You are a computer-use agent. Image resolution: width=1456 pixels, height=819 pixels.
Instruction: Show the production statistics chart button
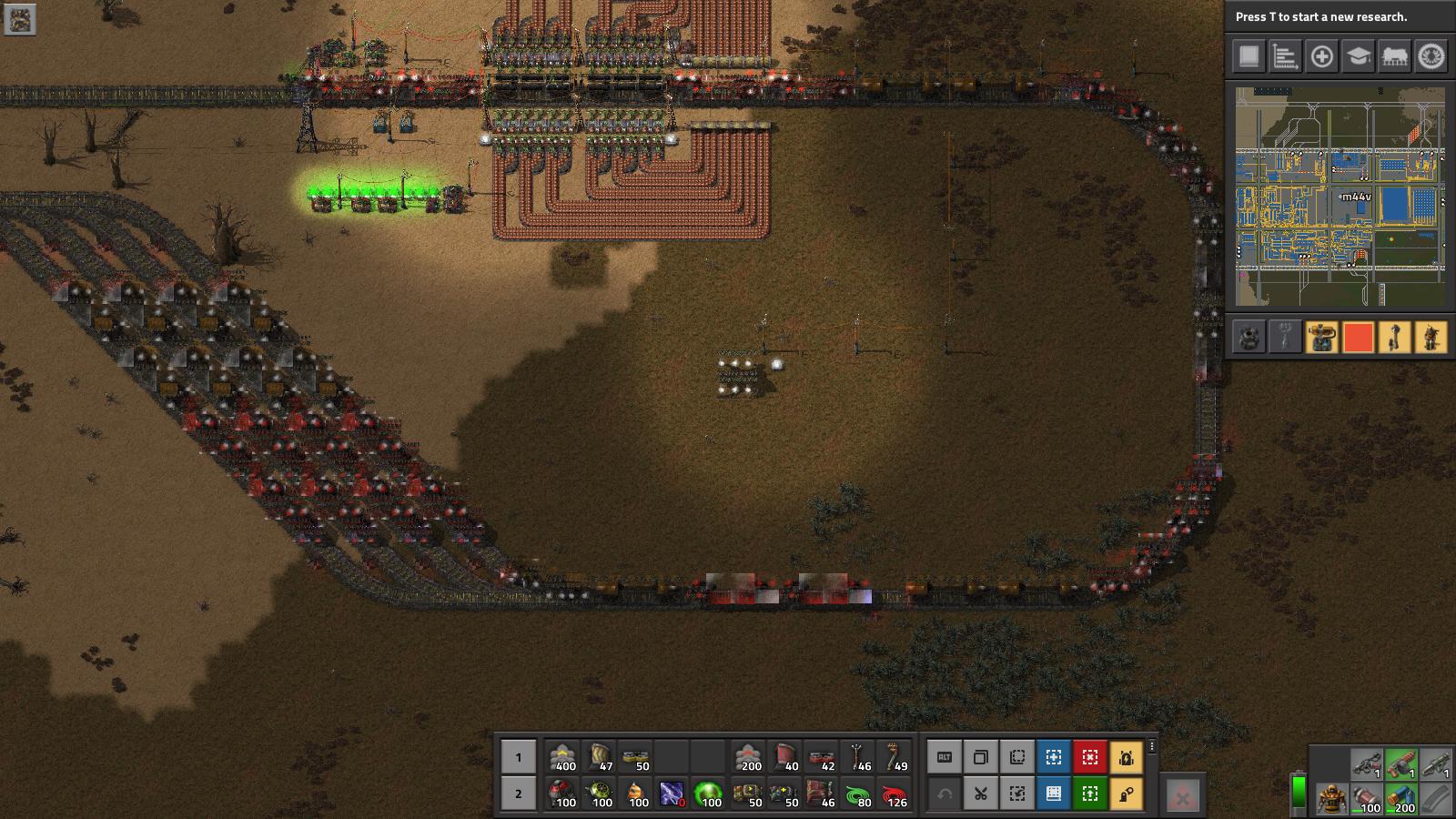1285,56
